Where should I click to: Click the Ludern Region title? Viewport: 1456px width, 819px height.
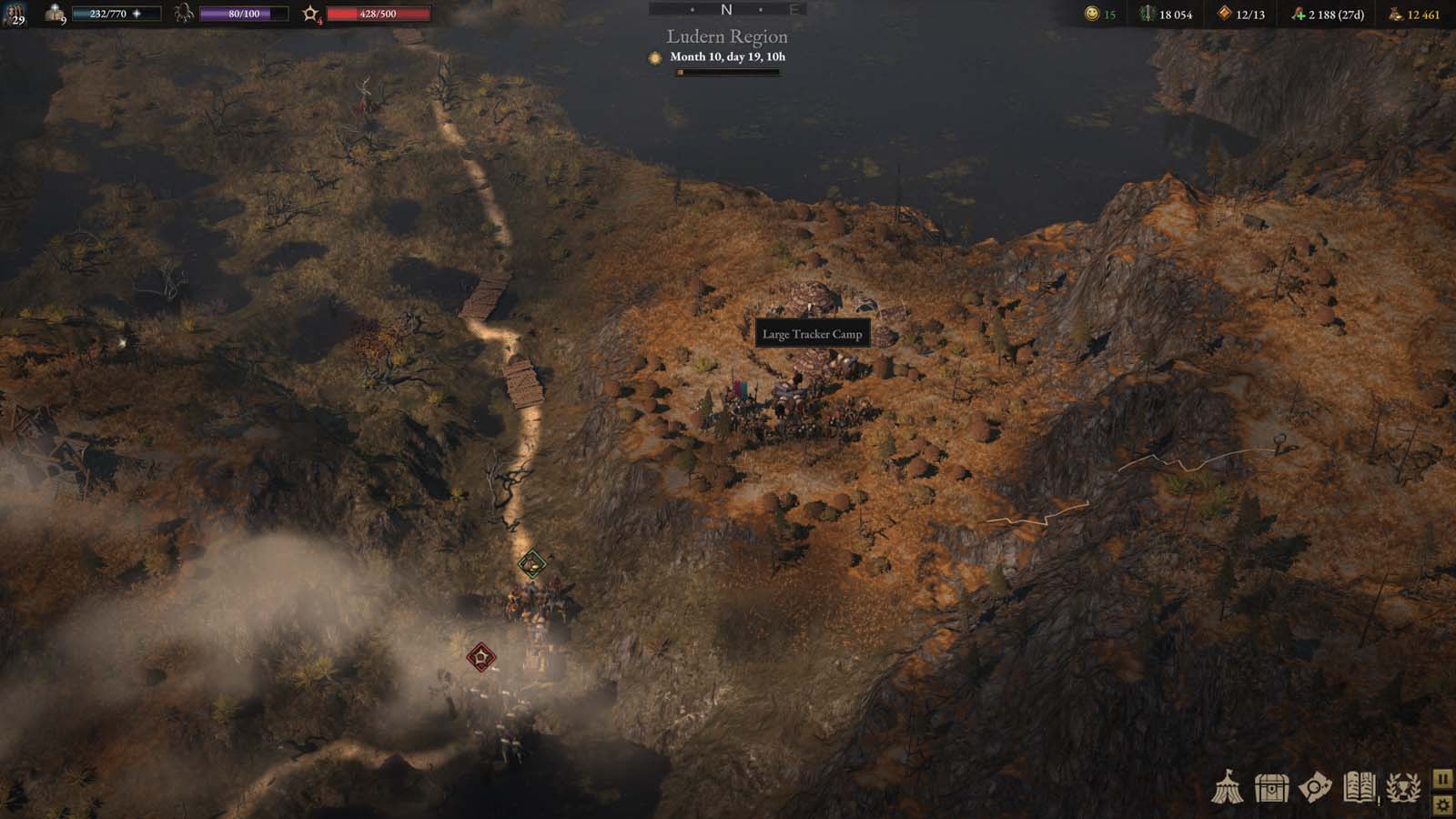tap(725, 37)
